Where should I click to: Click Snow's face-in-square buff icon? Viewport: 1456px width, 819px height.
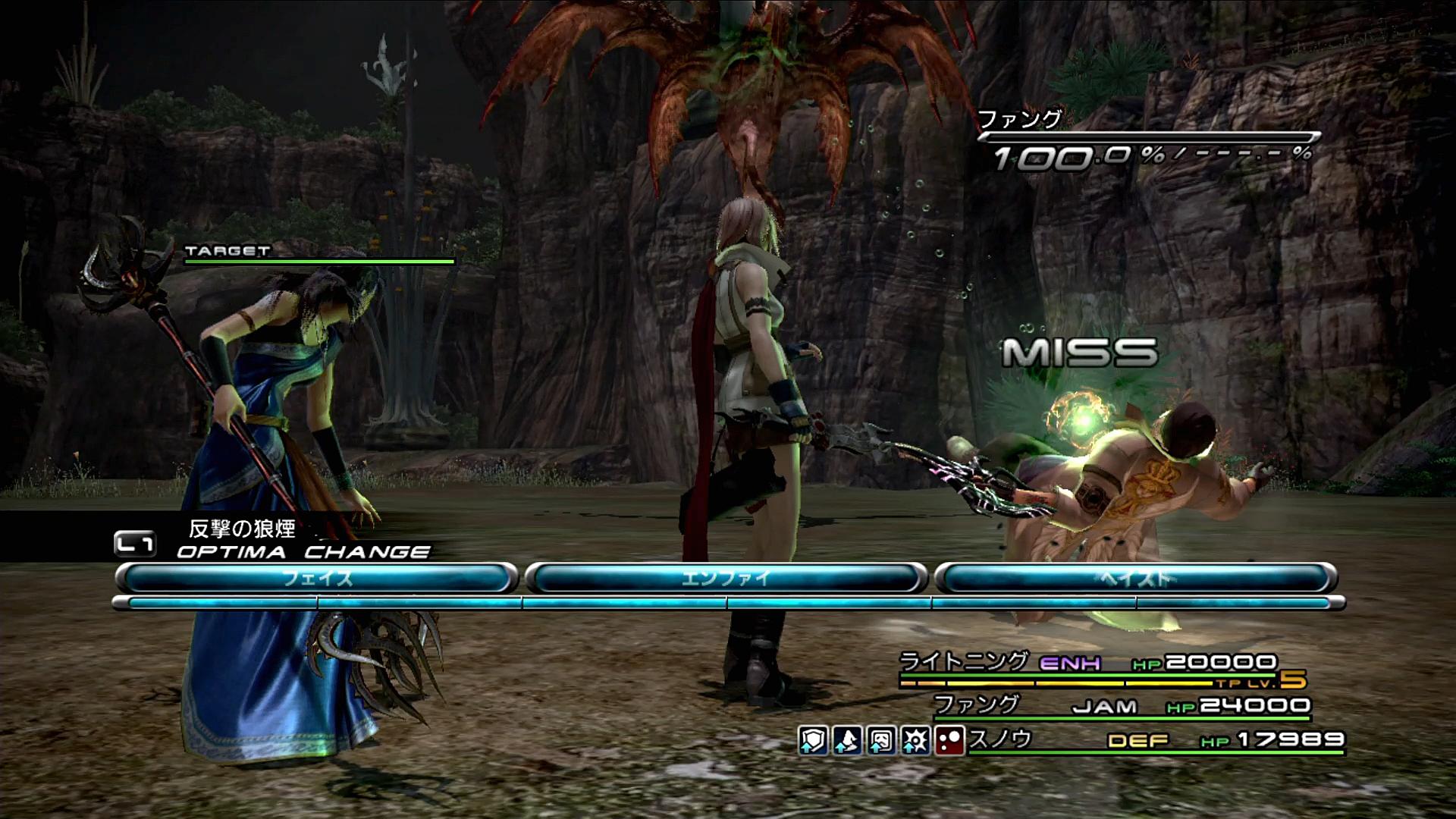point(881,740)
